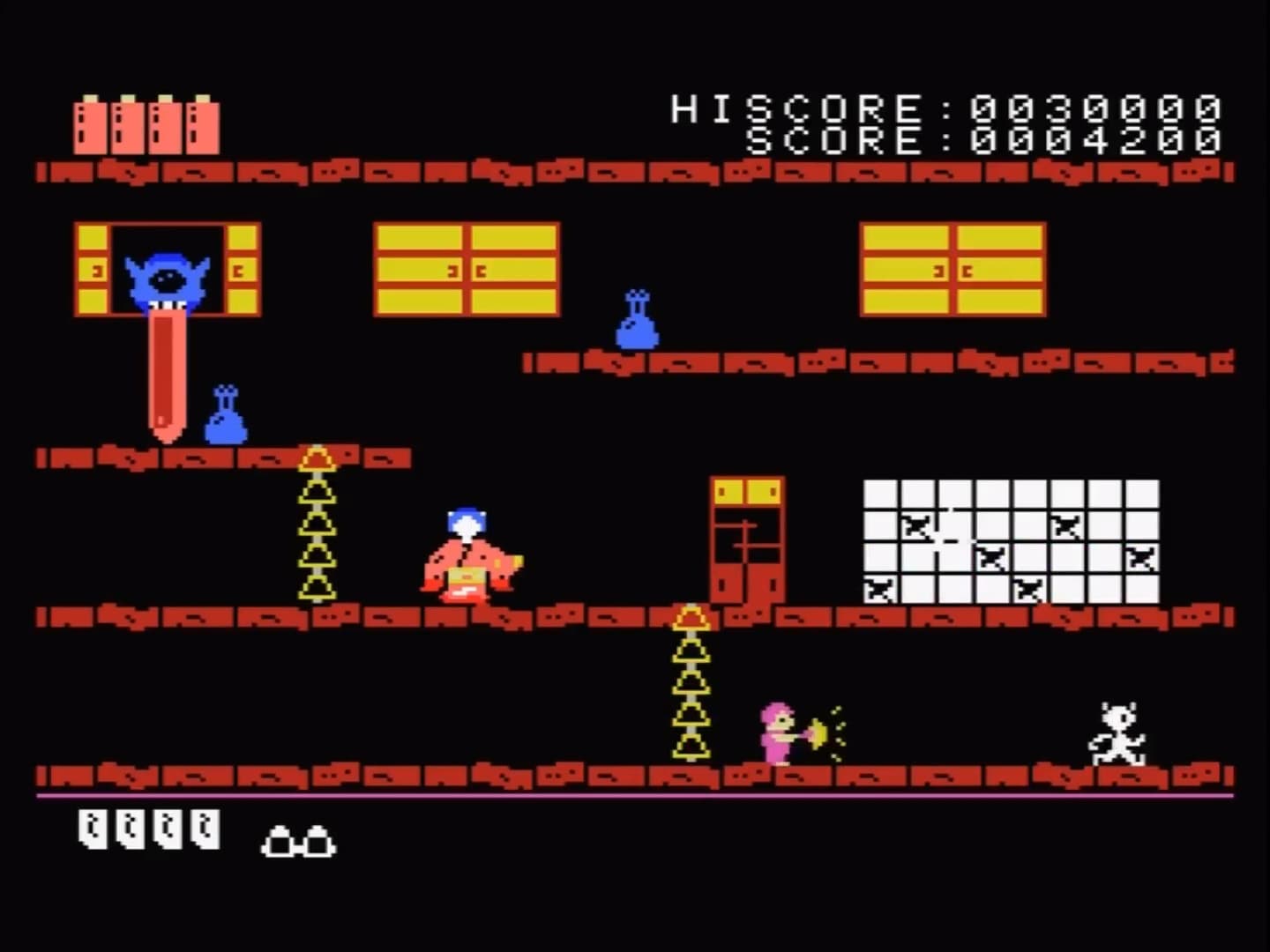Click the white ghost cat on the right
1270x952 pixels.
tap(1117, 732)
